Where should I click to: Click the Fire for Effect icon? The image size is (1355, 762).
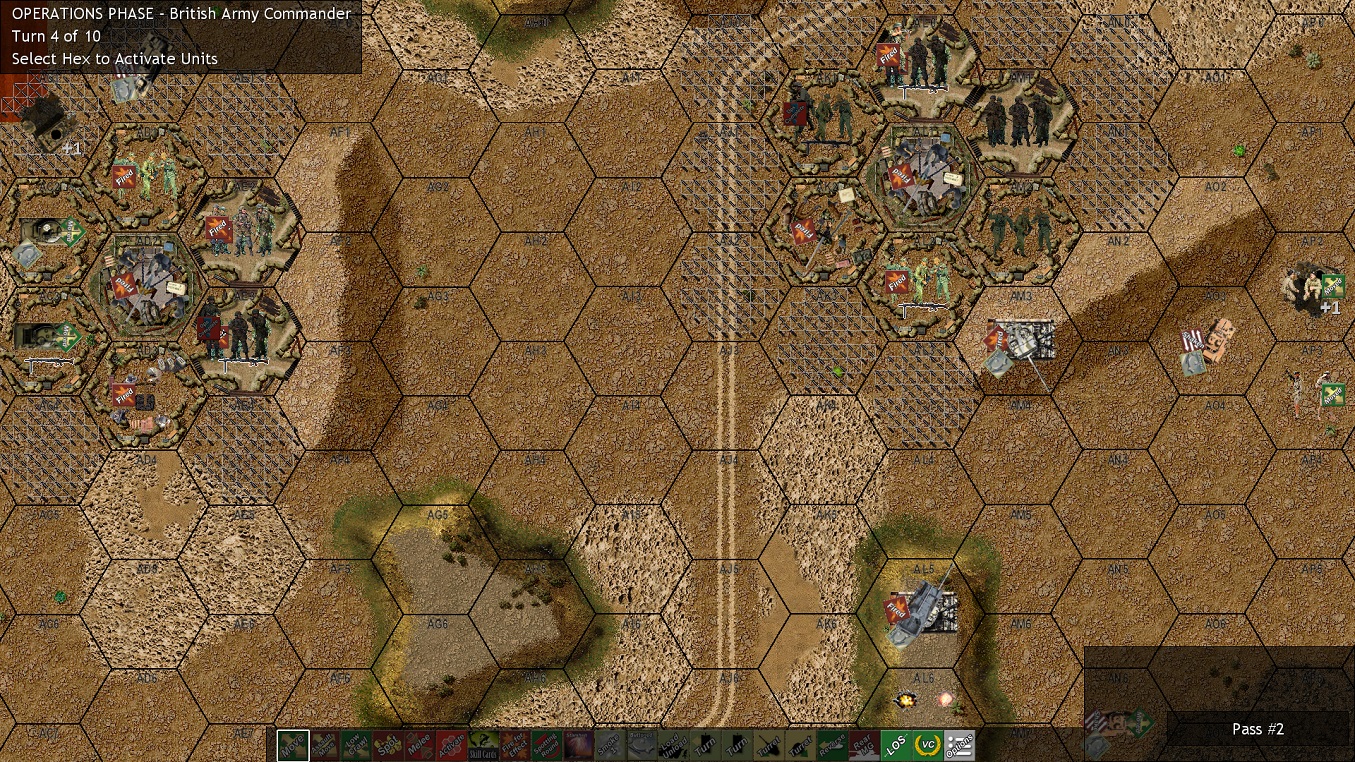pyautogui.click(x=517, y=745)
